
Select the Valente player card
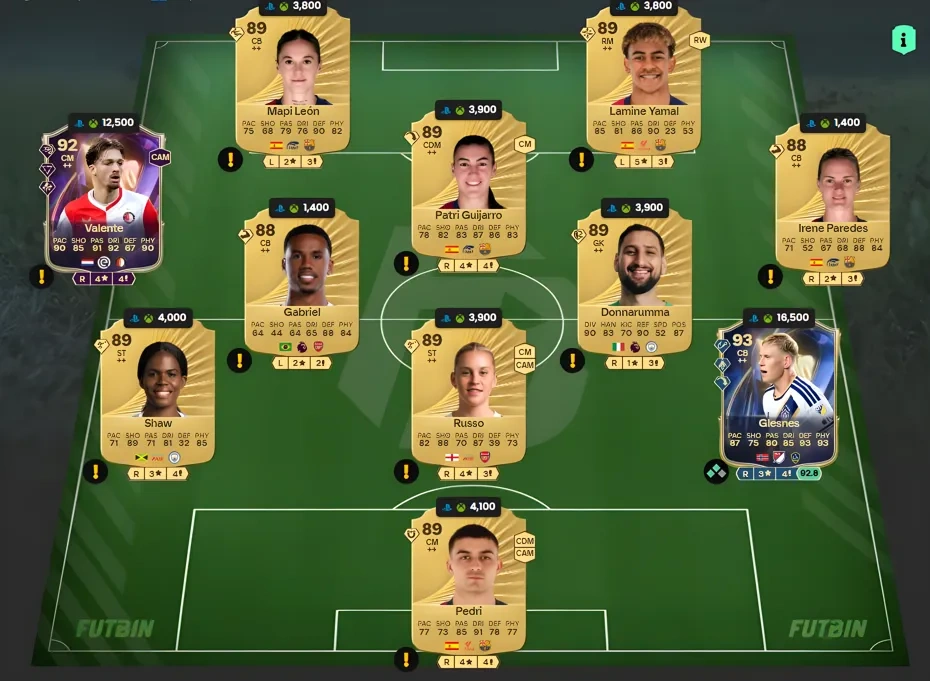(104, 200)
